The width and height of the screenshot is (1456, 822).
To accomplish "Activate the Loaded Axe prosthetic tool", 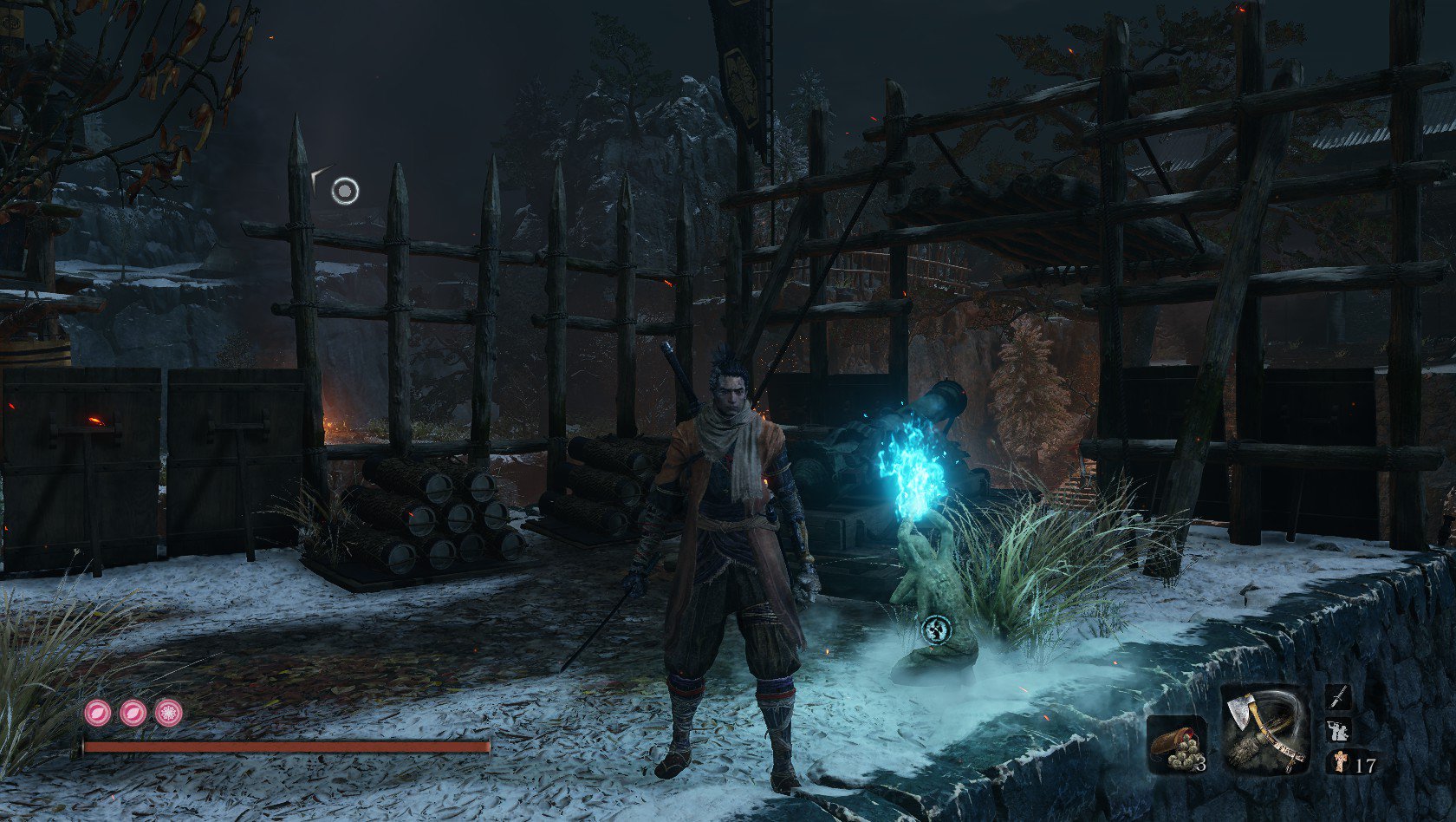I will [1265, 729].
